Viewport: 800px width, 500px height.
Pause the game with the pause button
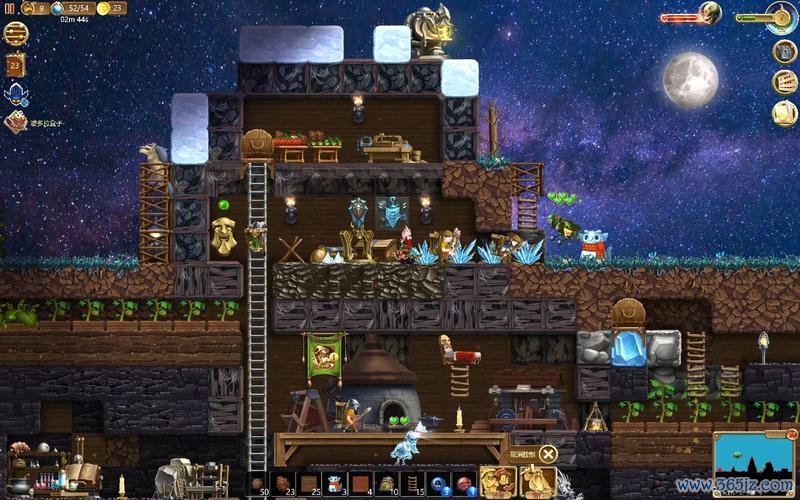[x=10, y=8]
